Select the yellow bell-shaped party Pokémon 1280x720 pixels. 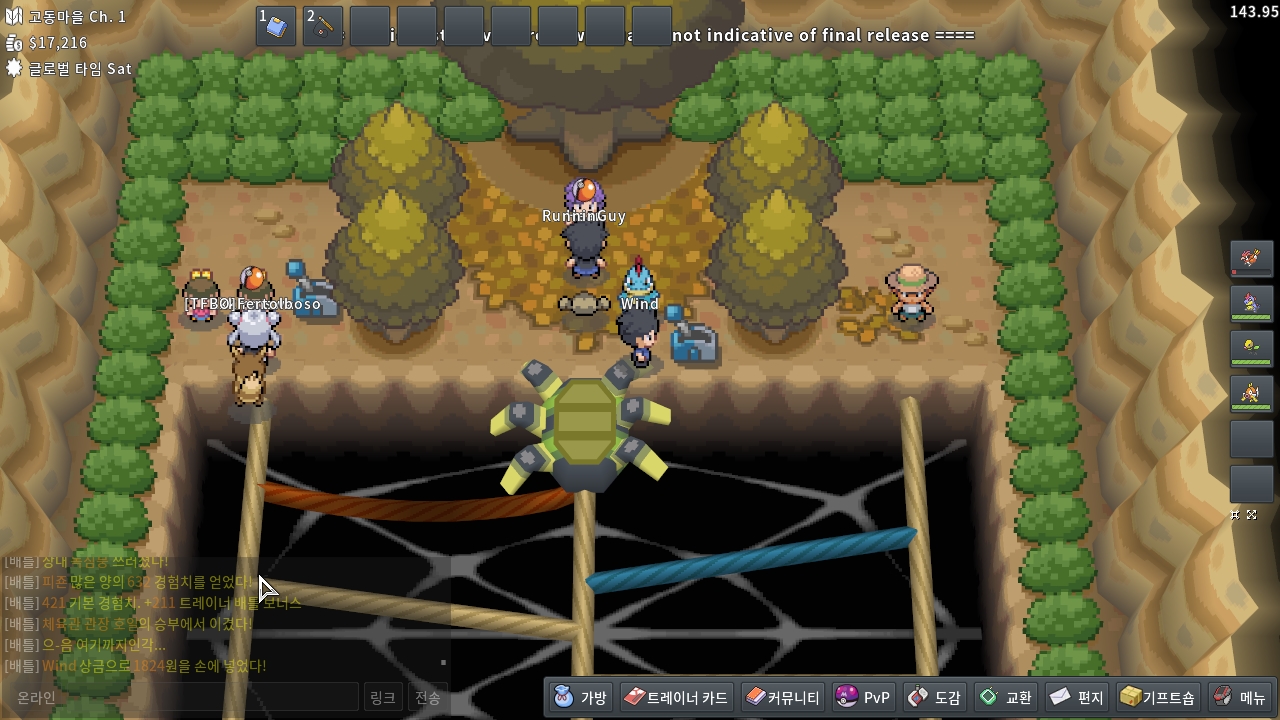(1251, 348)
